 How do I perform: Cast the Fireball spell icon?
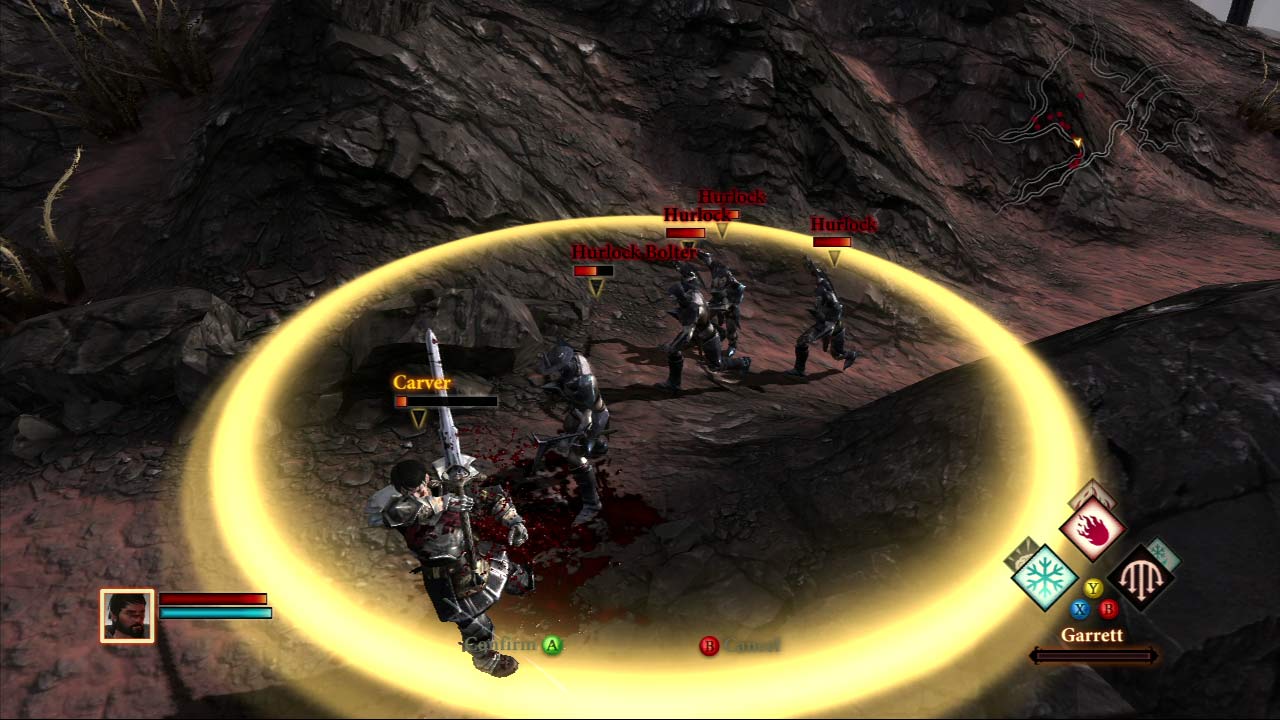1092,530
